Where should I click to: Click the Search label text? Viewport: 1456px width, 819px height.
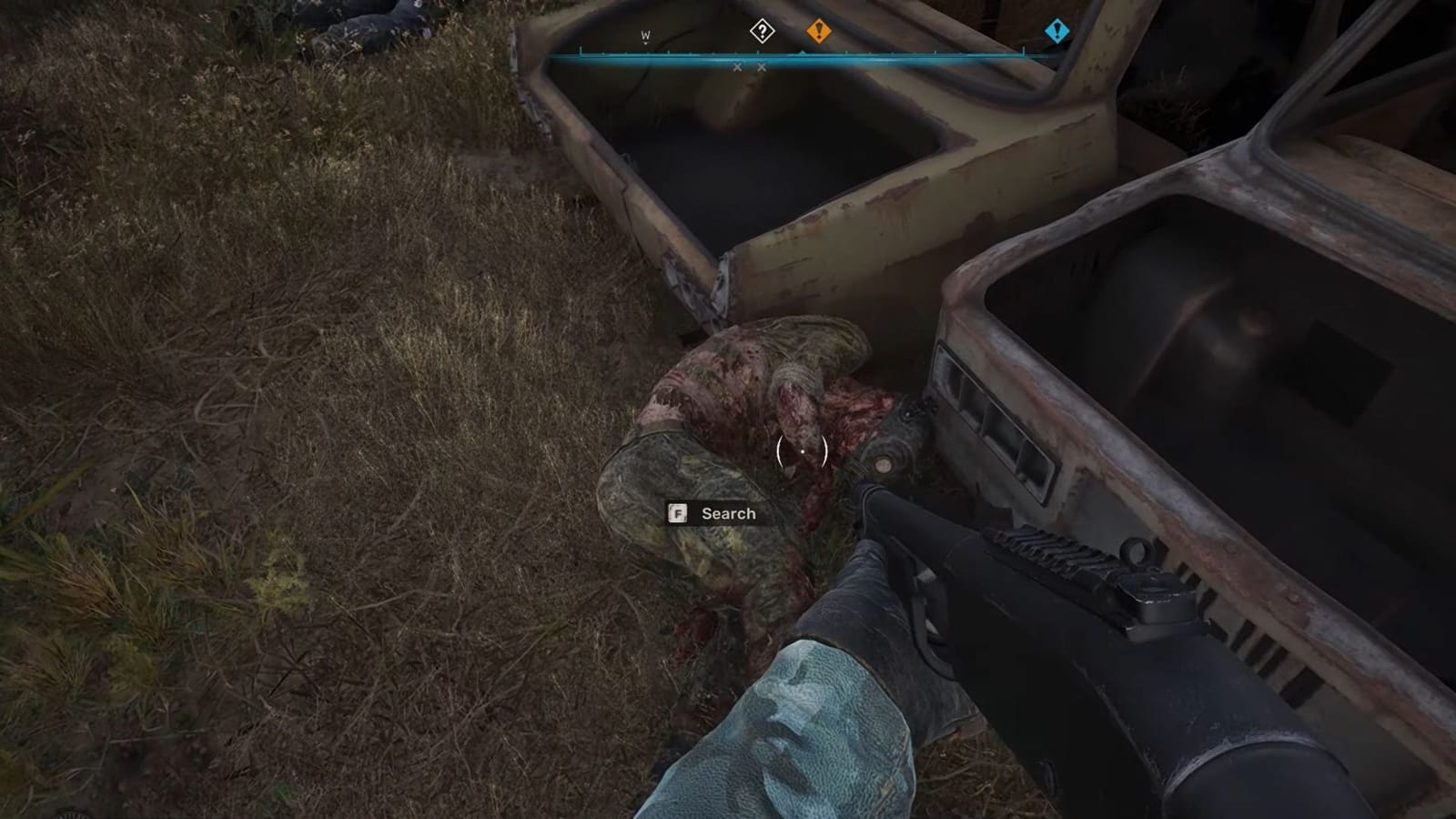pos(726,513)
